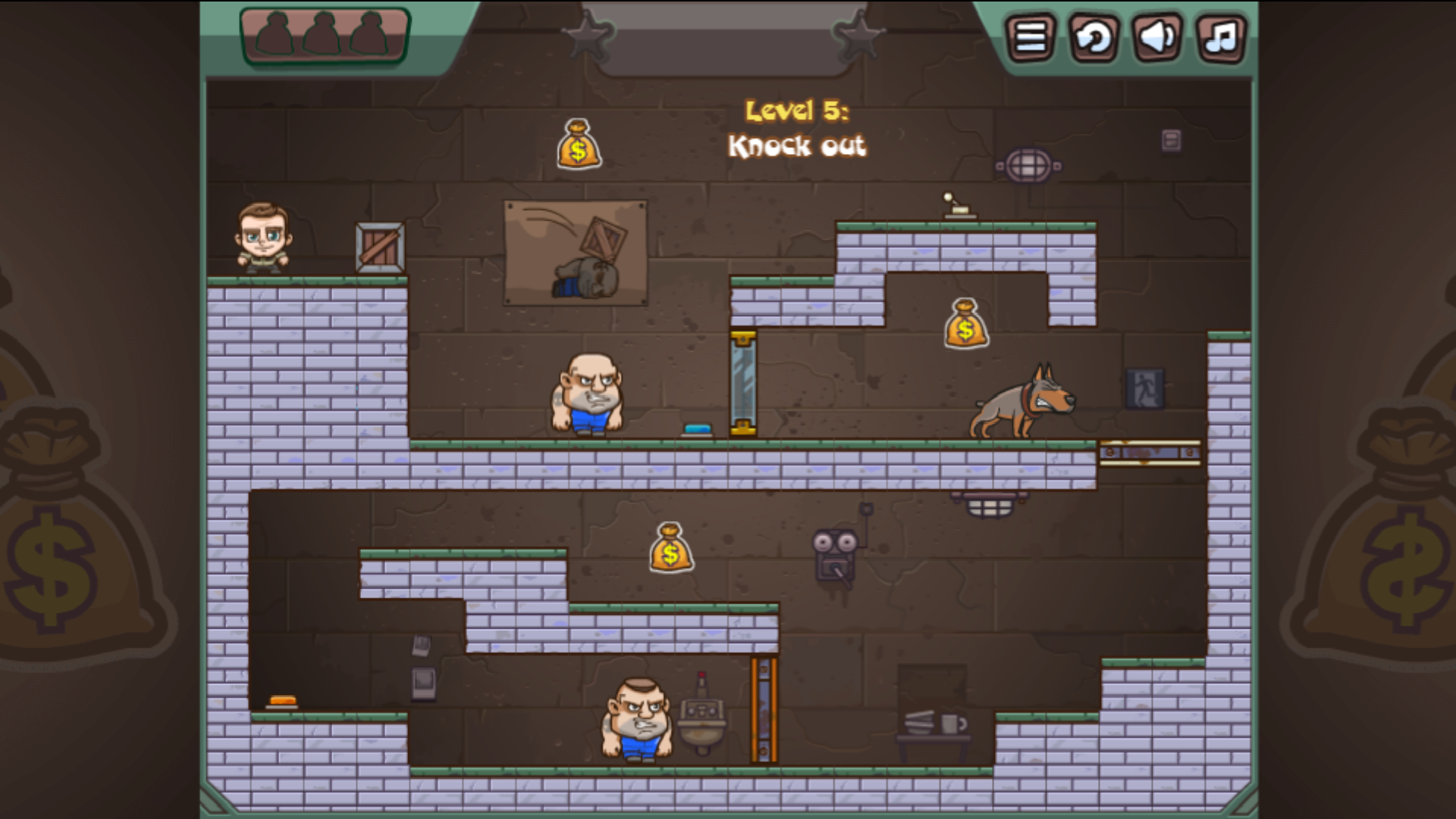Click the Level 5 Knock out title
1456x819 pixels.
click(x=796, y=129)
